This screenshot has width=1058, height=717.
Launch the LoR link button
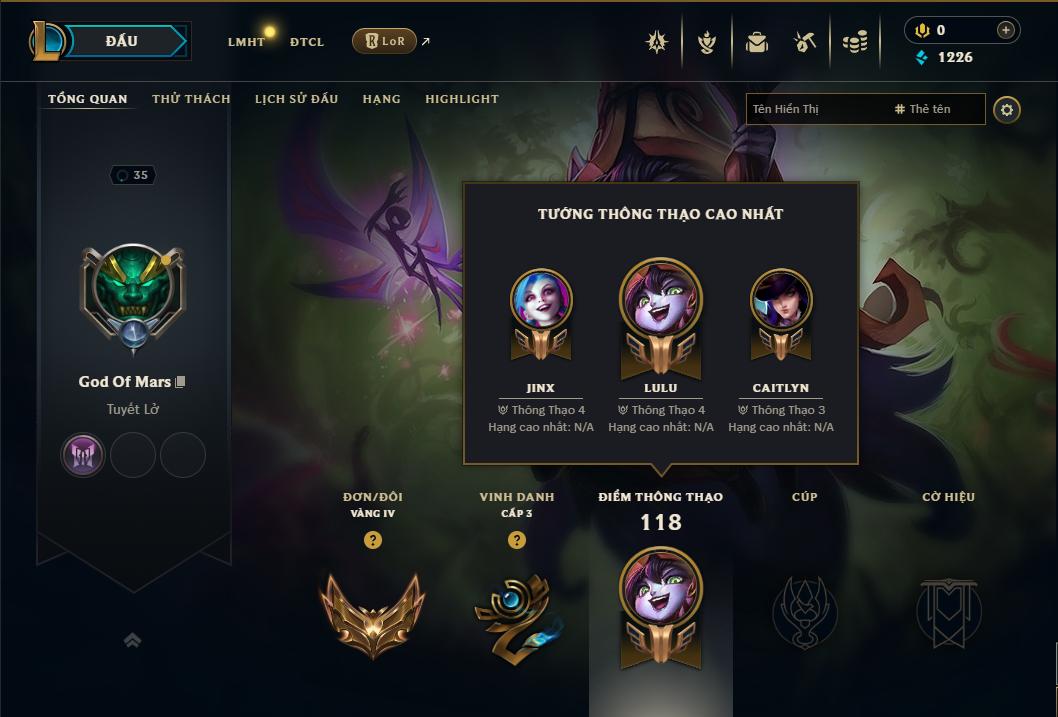(384, 41)
